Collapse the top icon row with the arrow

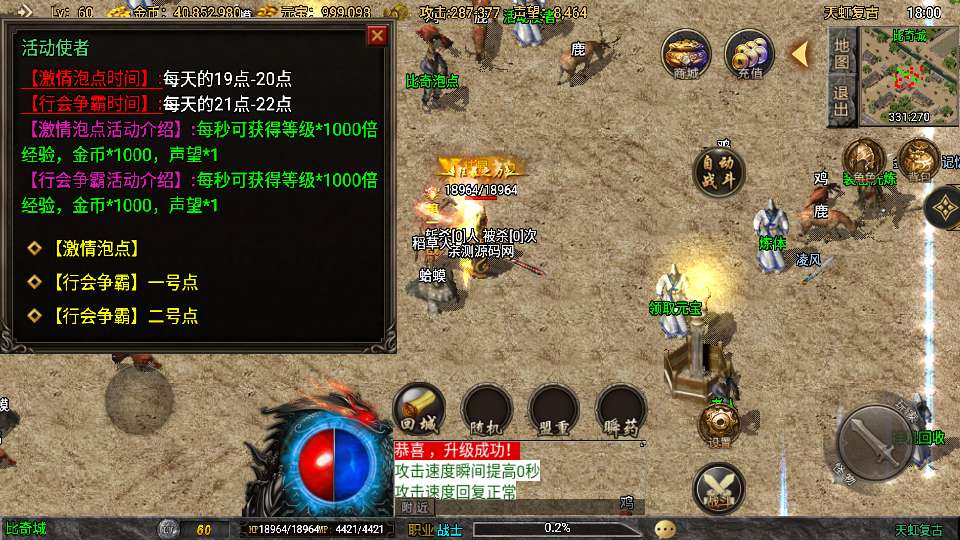[800, 53]
